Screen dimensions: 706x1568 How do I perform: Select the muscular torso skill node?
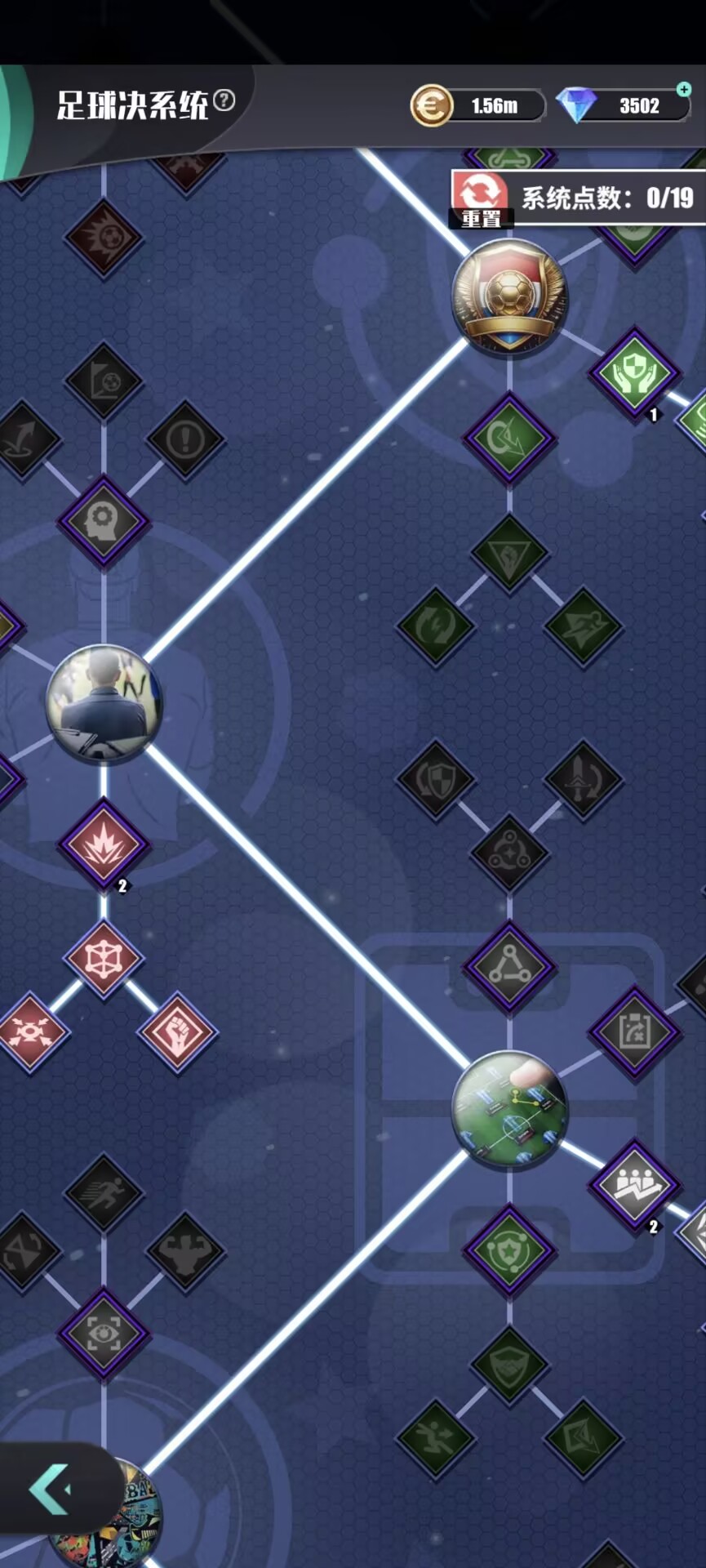click(185, 1249)
